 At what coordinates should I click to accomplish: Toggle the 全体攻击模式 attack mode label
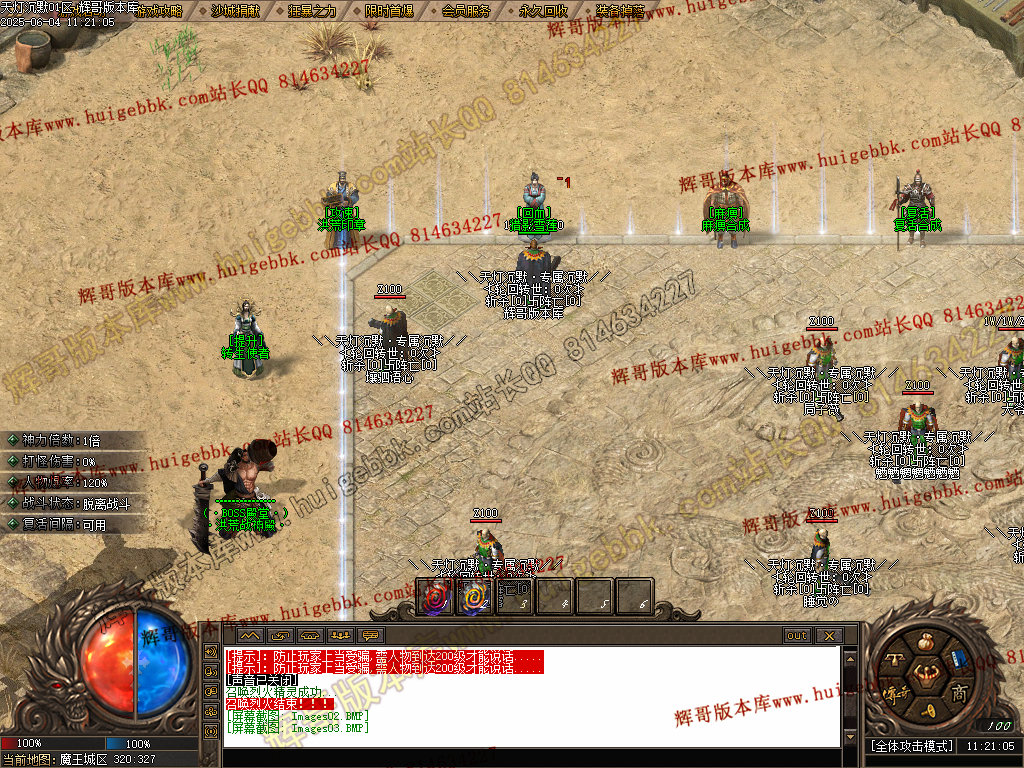(x=910, y=746)
